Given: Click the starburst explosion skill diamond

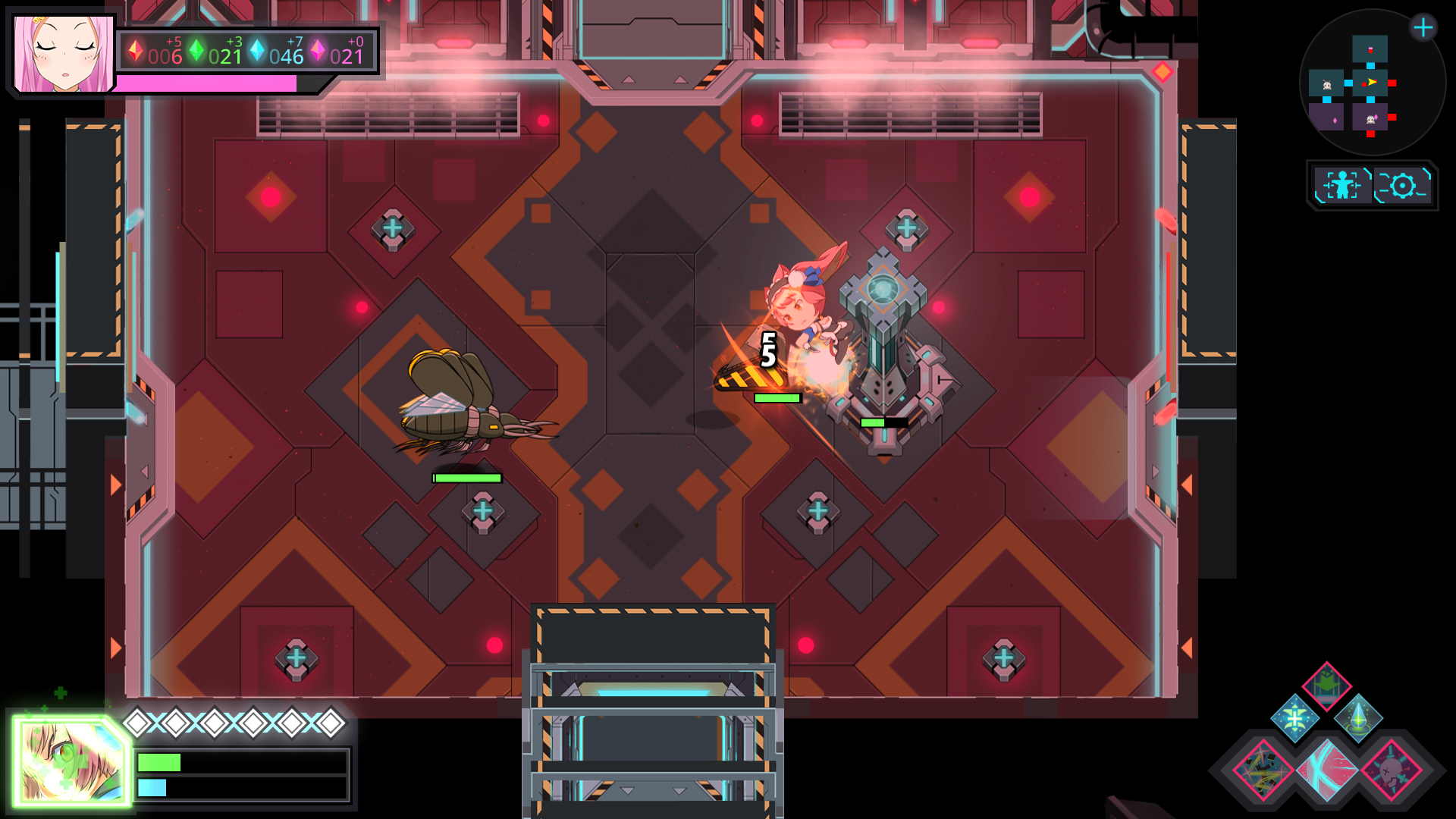Looking at the screenshot, I should point(1261,770).
